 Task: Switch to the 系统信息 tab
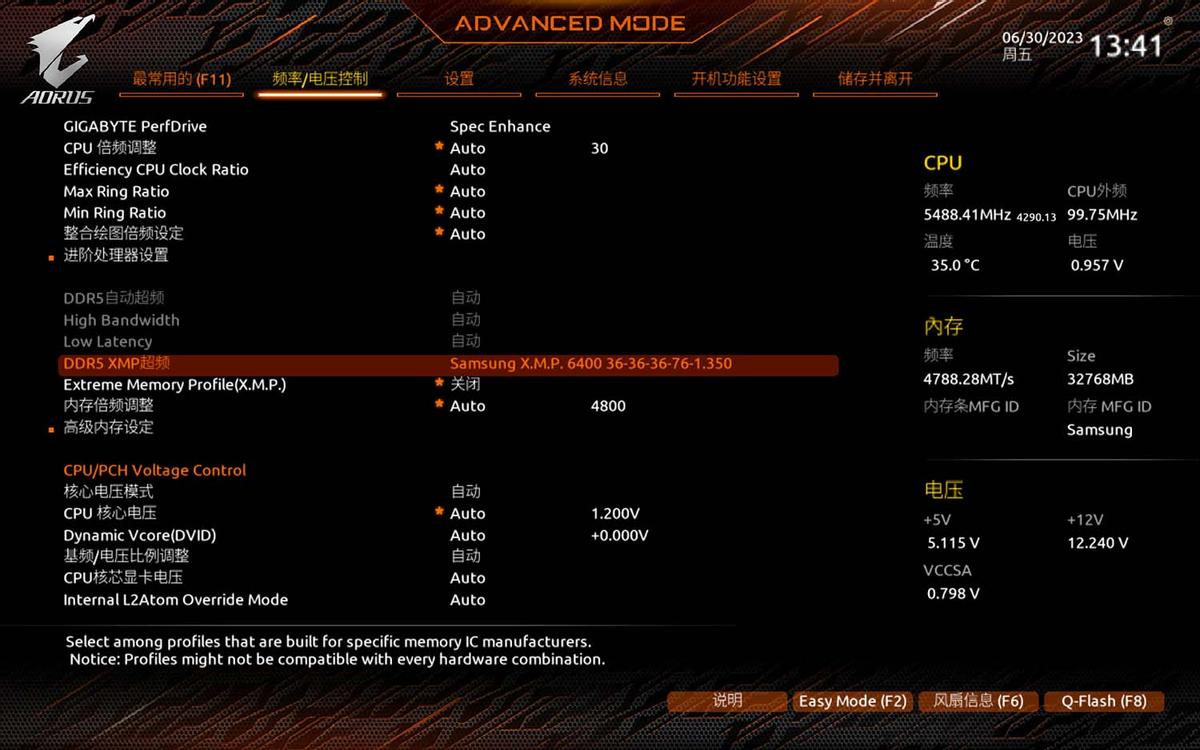[598, 79]
